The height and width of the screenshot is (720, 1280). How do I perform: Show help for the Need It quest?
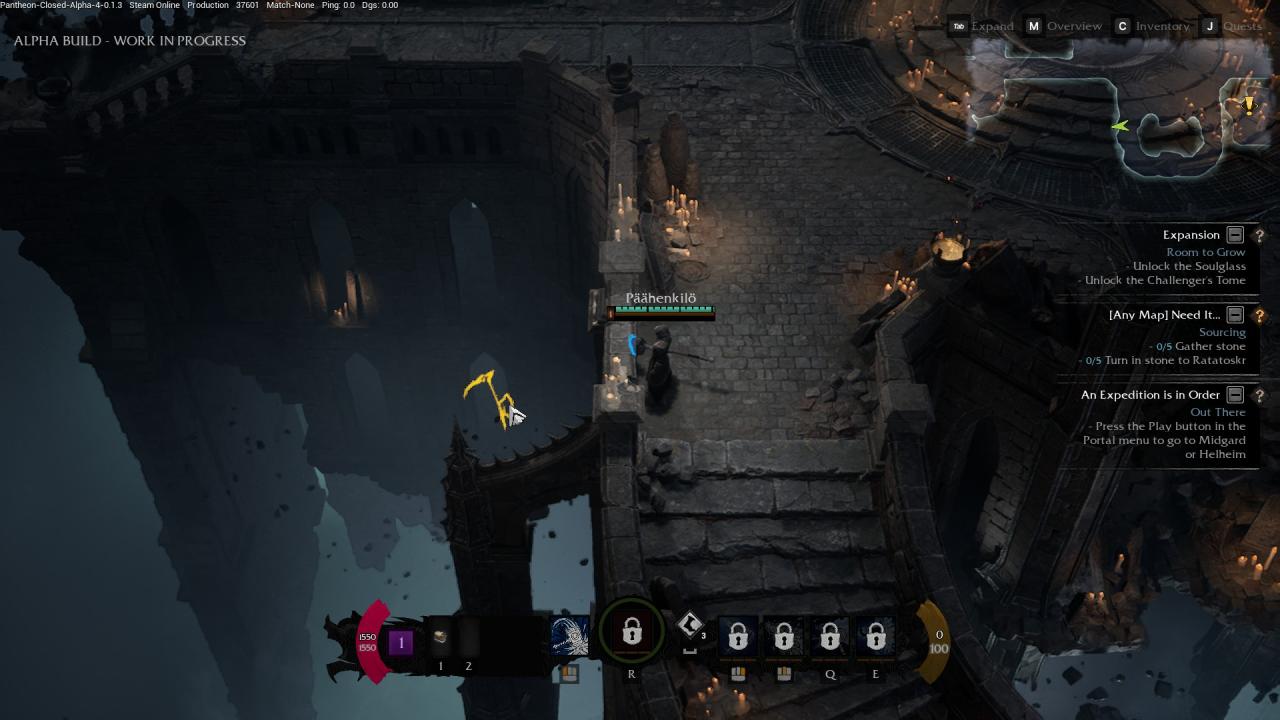[x=1259, y=315]
